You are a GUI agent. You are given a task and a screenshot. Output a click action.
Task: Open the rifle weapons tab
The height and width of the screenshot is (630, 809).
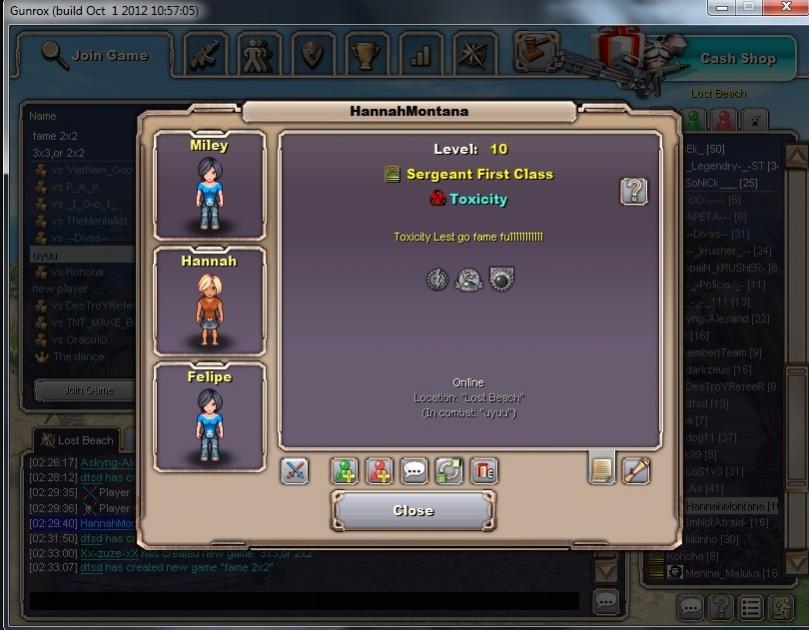[x=207, y=54]
